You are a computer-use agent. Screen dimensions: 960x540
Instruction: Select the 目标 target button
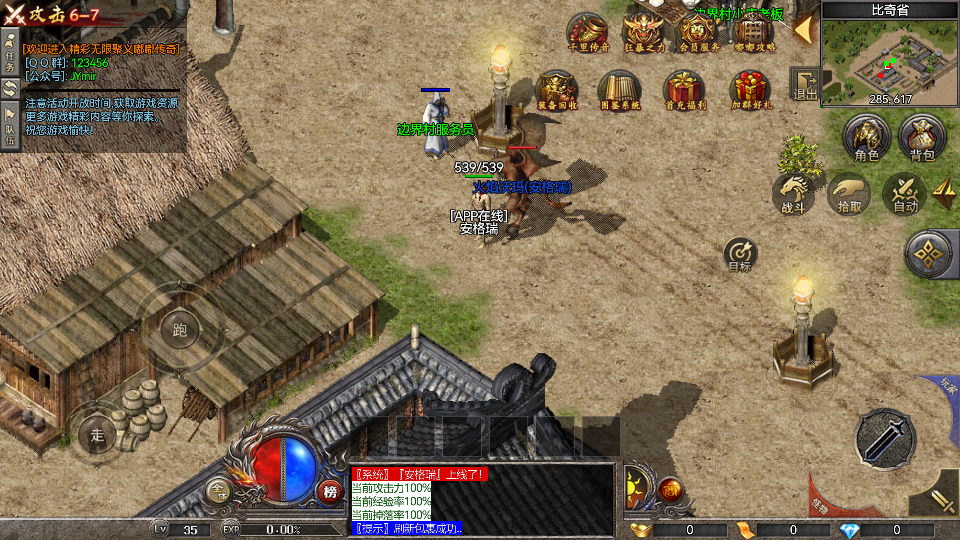[740, 253]
